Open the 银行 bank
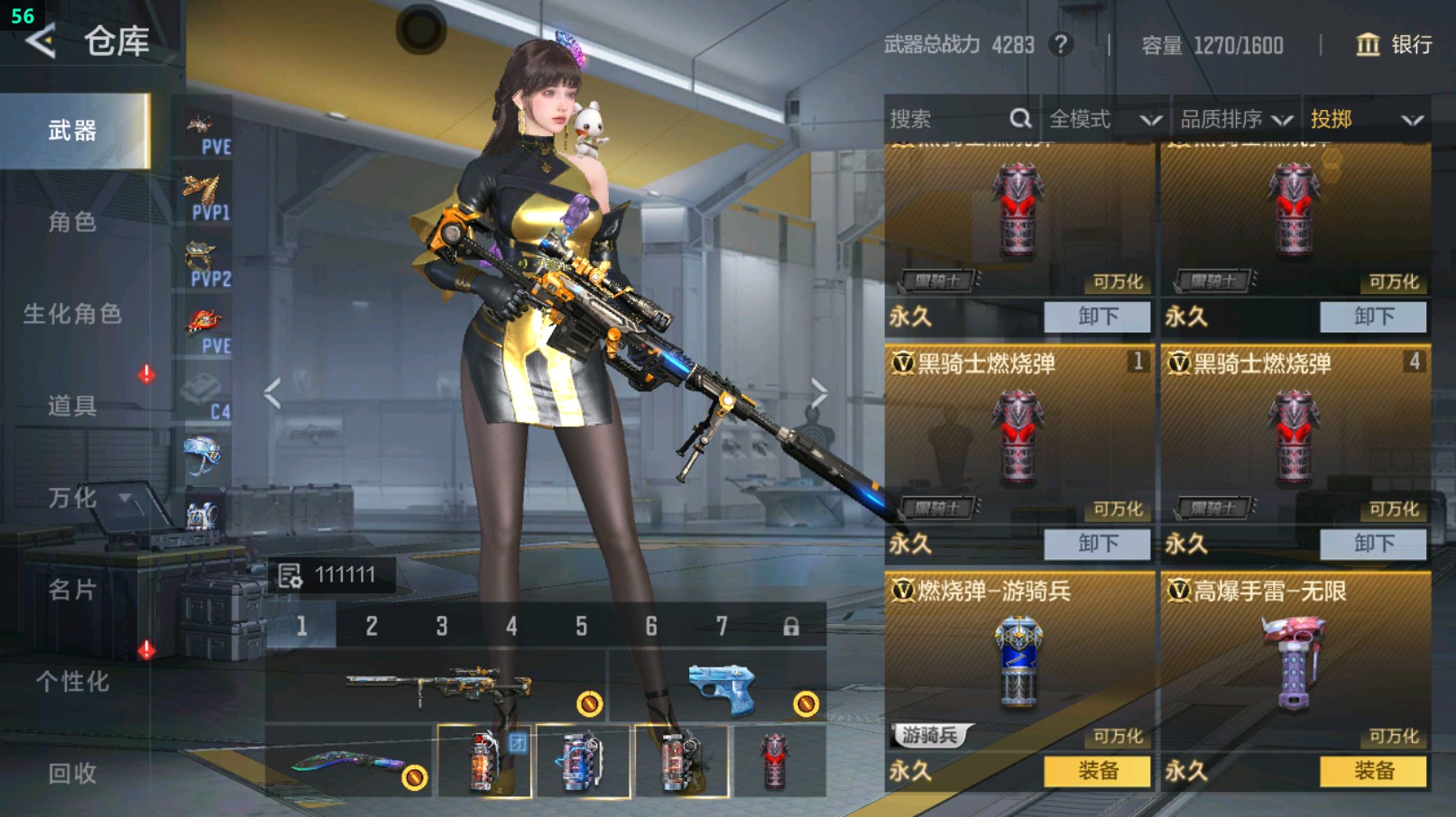 coord(1394,44)
